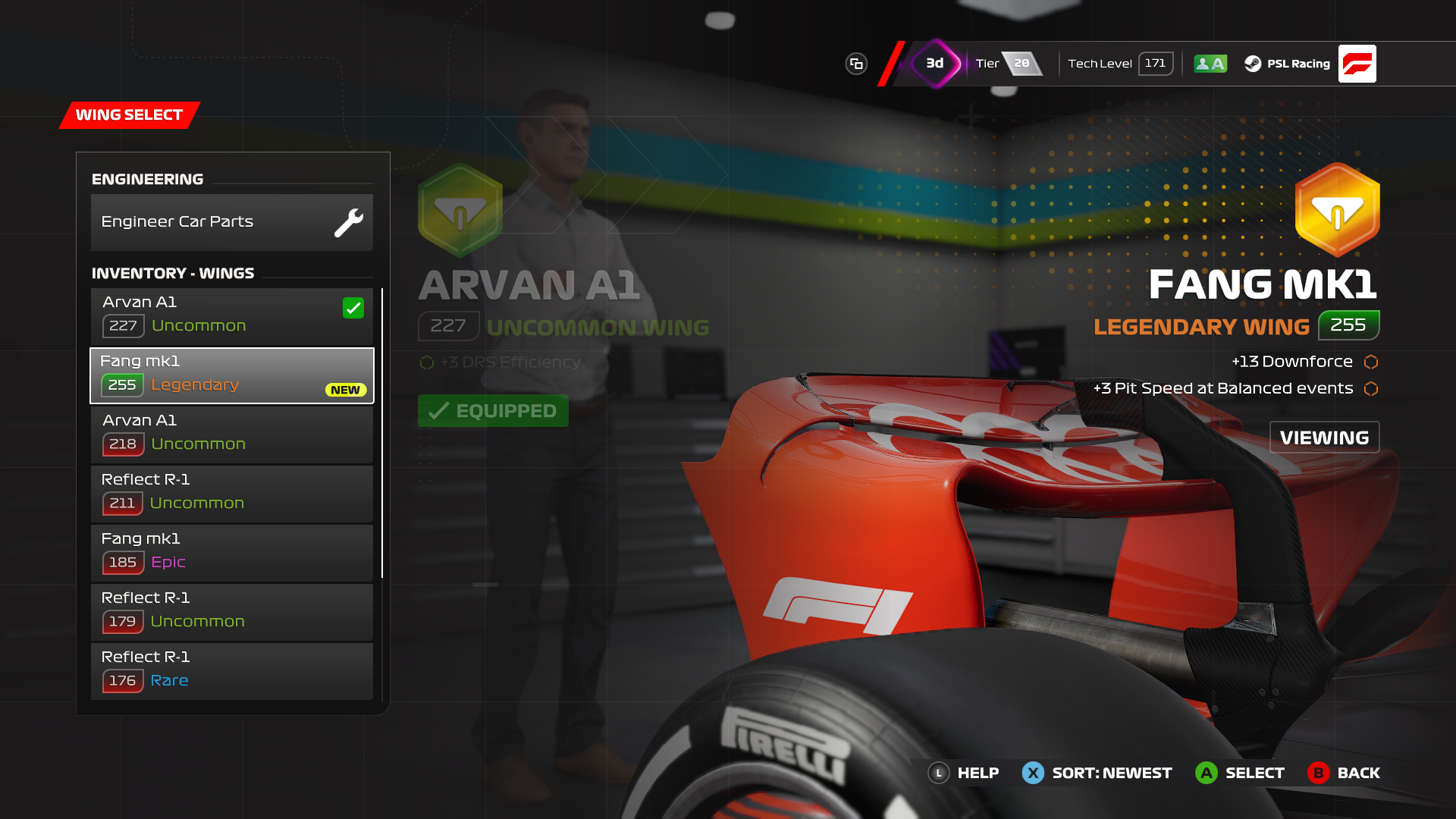Click Help at the bottom bar

coord(963,773)
